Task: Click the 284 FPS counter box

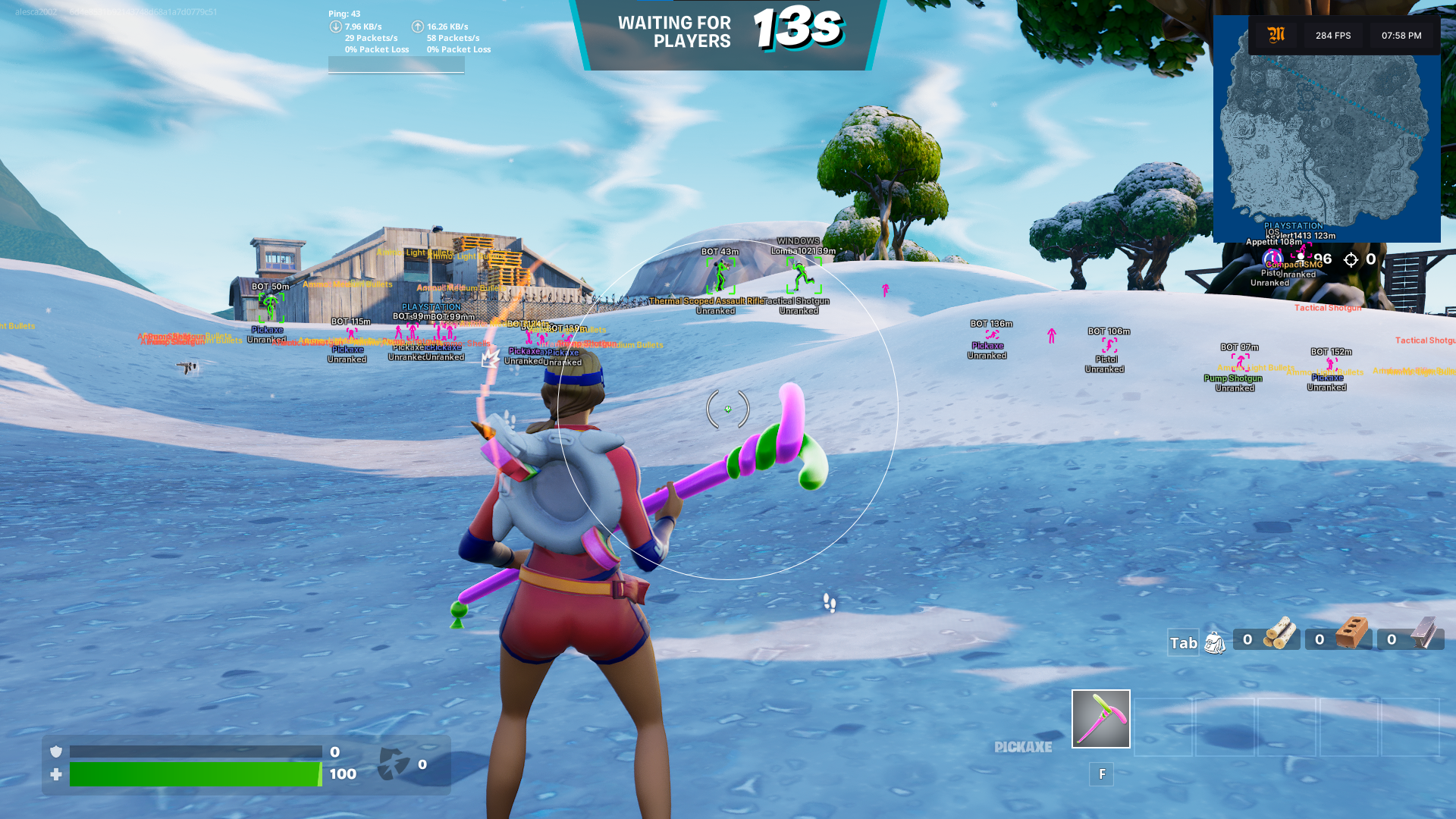Action: [1332, 35]
